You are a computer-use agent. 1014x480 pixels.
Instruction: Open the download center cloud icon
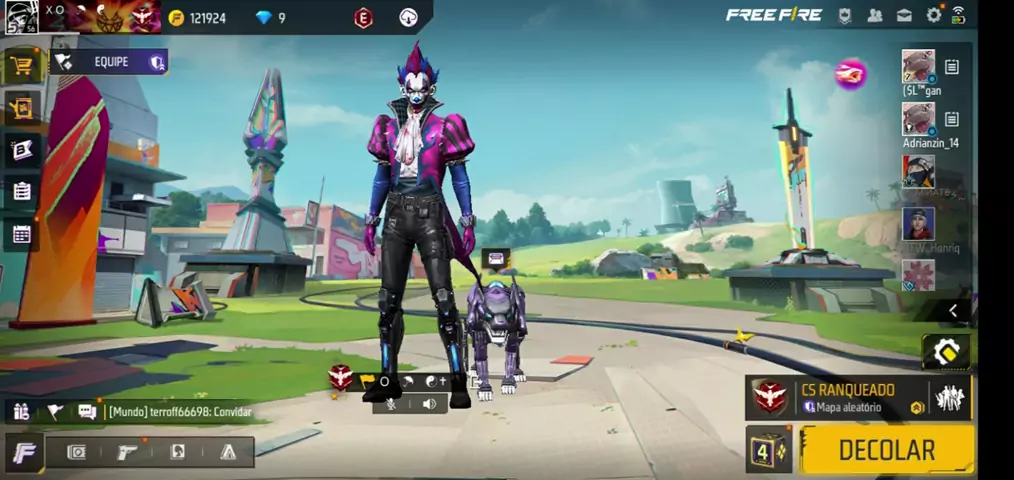(408, 17)
